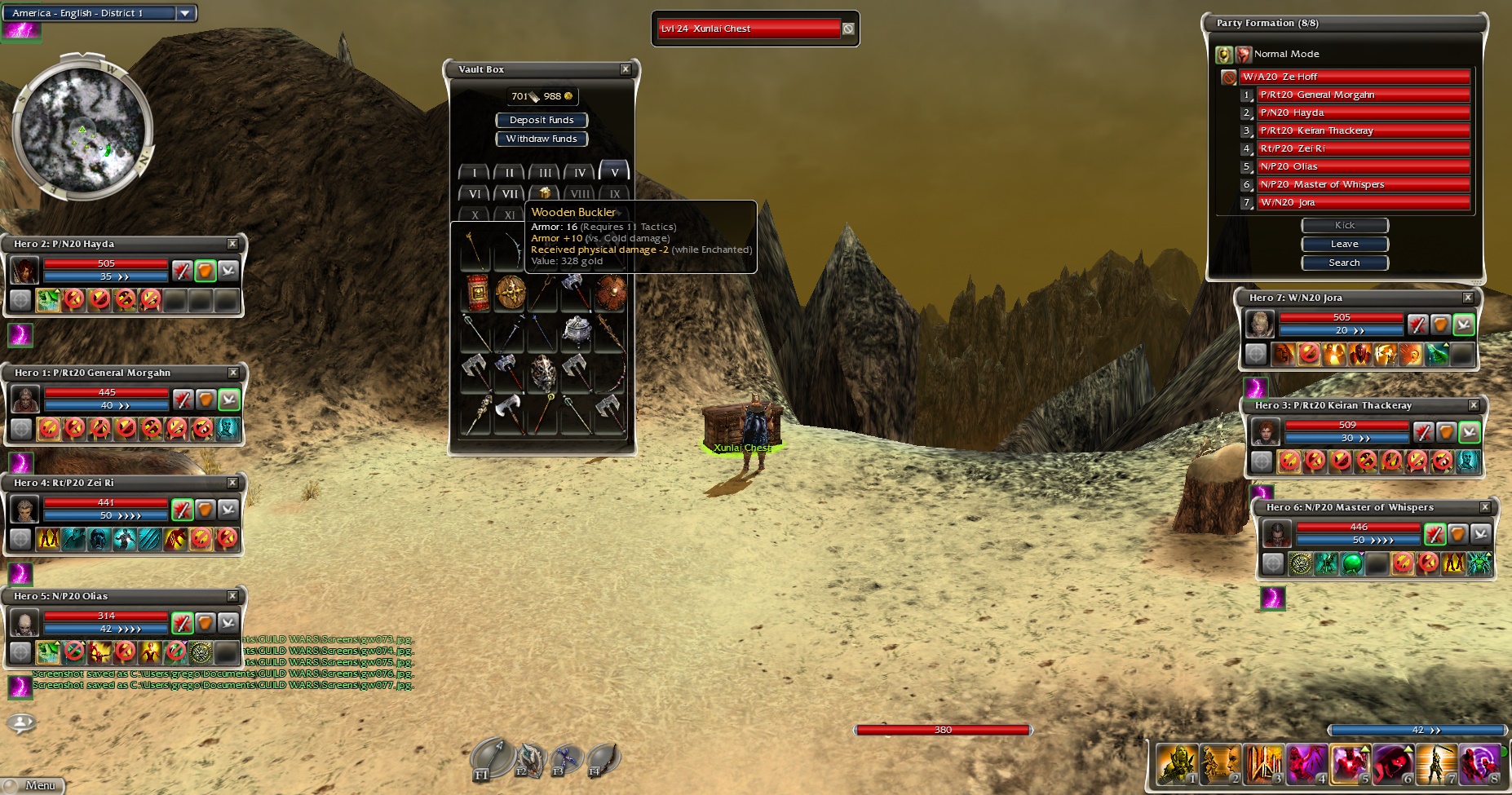Cancel the Xunlai Chest target

848,29
